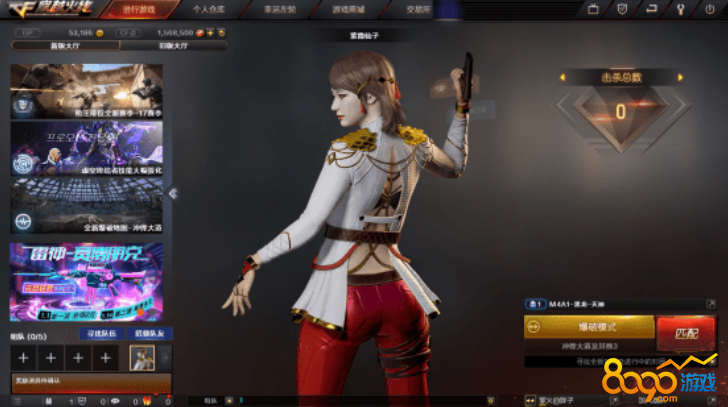Open the 雷神-贡献朋克 promo banner

point(86,281)
